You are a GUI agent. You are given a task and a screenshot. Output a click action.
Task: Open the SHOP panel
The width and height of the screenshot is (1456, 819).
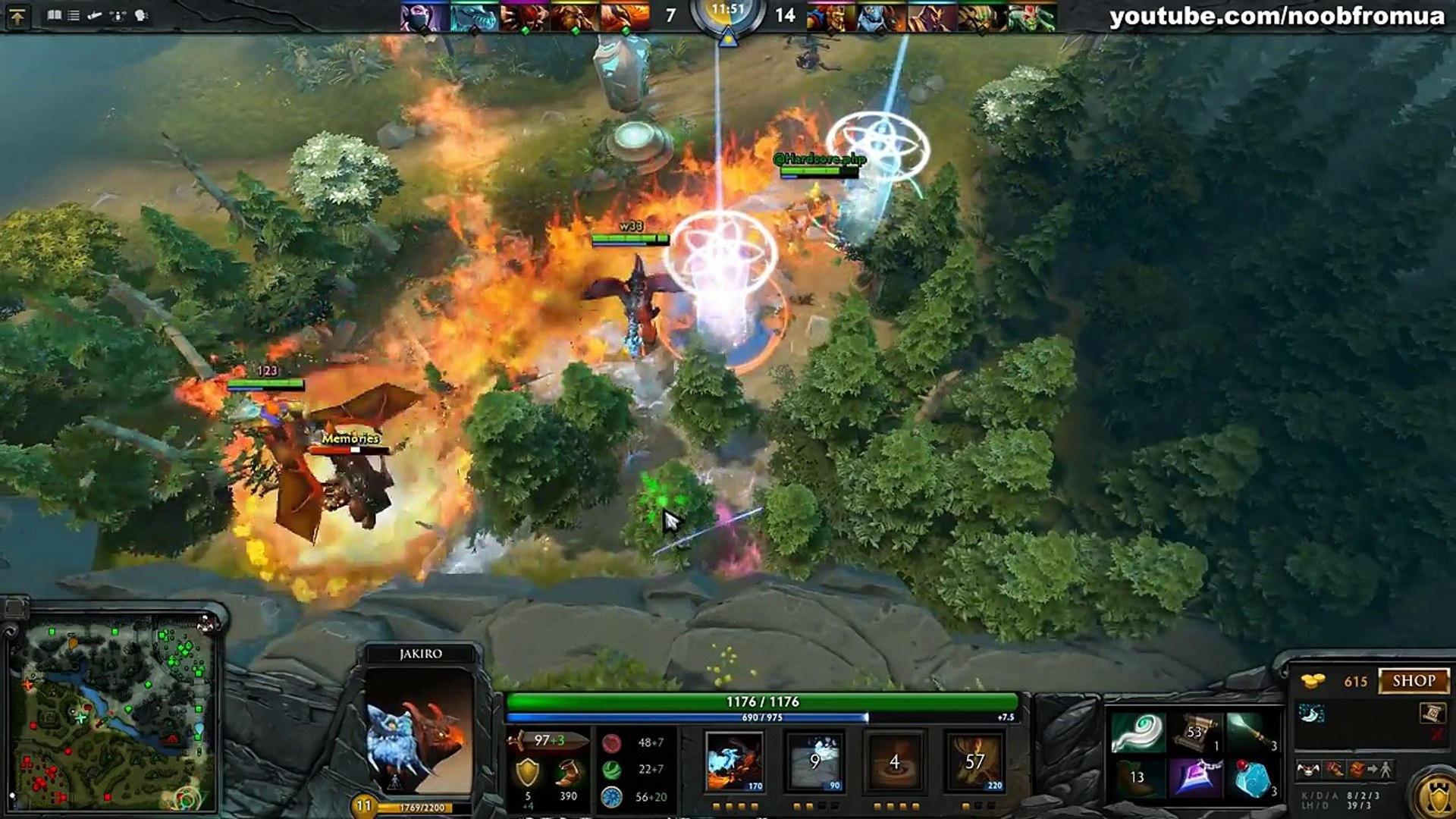[x=1414, y=680]
